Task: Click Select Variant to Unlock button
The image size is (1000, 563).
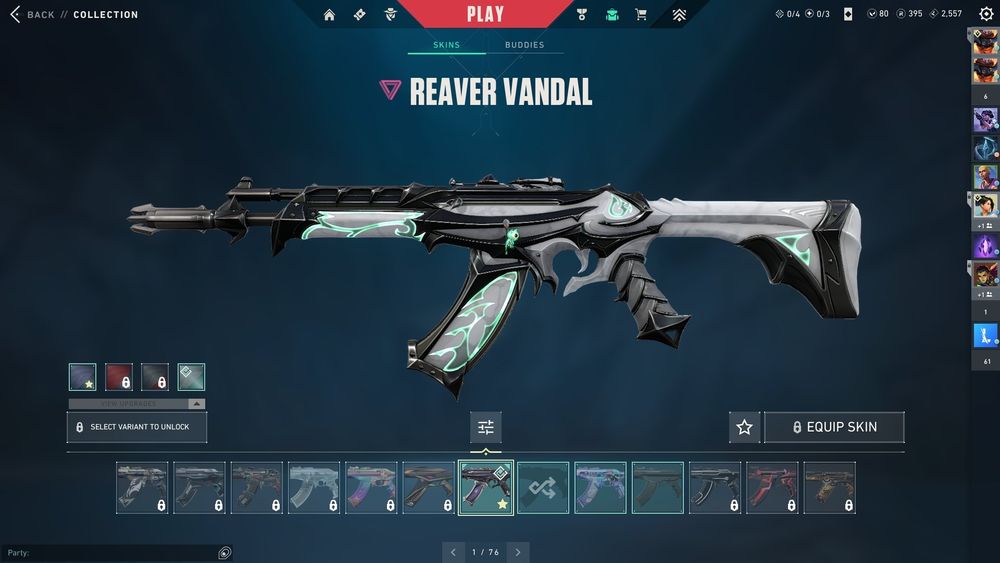Action: pos(137,427)
